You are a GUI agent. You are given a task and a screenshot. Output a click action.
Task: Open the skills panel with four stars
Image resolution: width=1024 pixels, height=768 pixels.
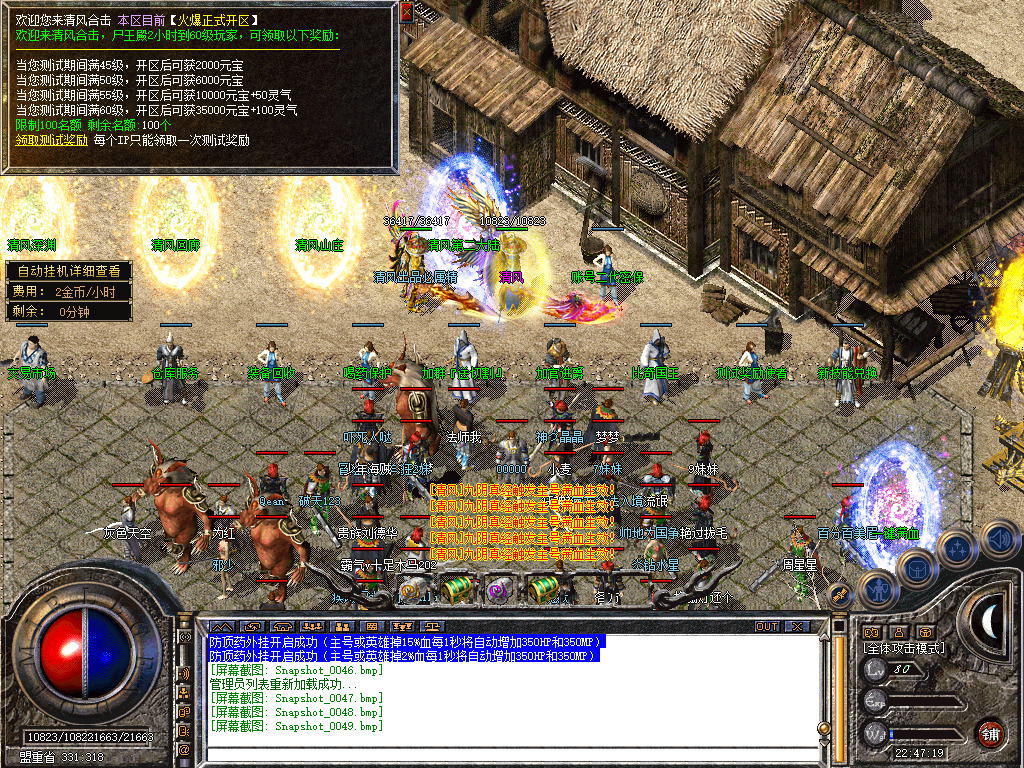tap(957, 548)
